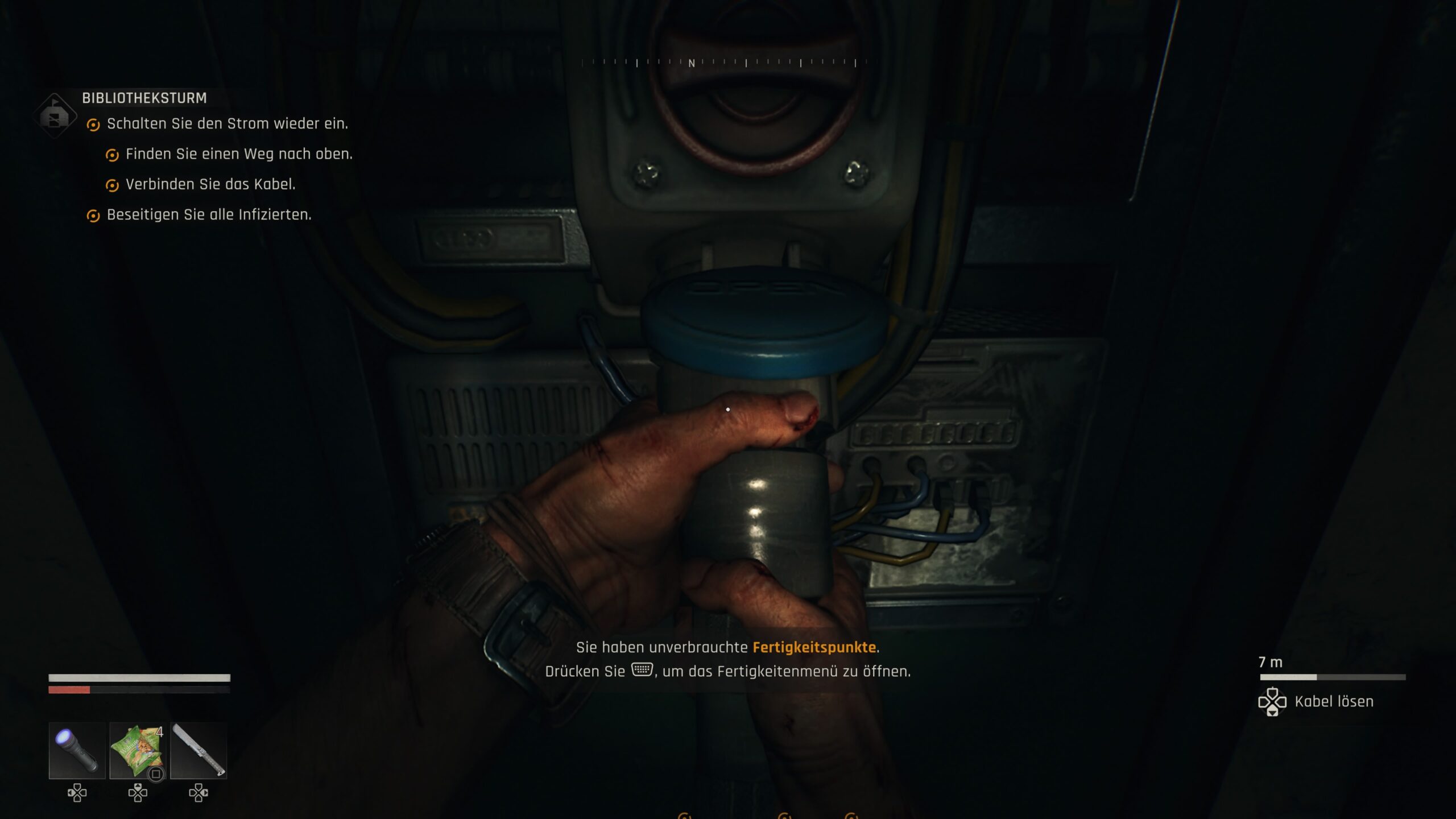Click the compass bar north marker

pos(692,63)
